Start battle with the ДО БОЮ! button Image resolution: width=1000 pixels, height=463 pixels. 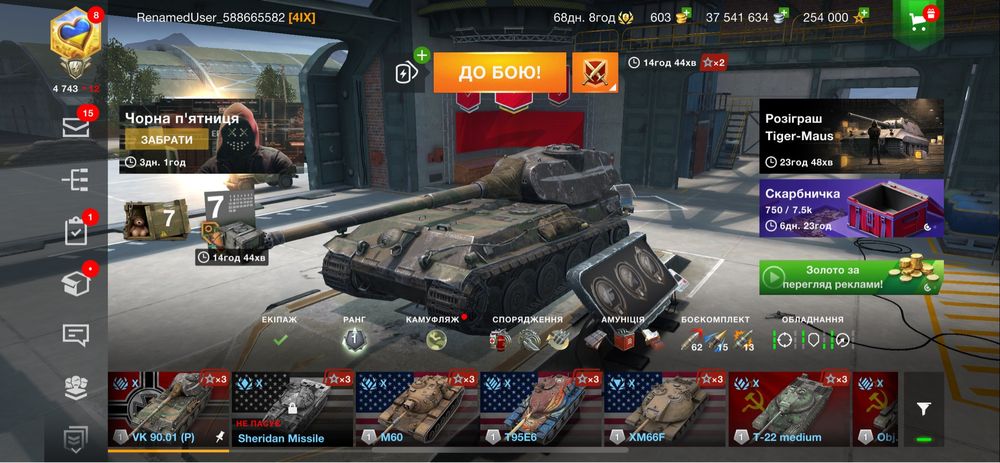(499, 73)
